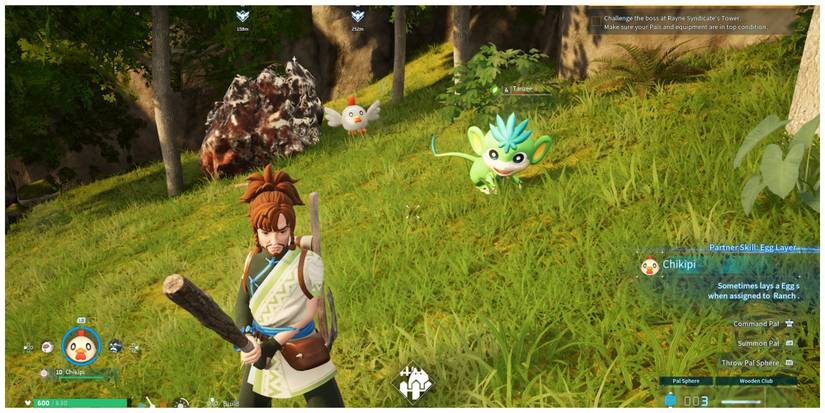
Task: Click the 158m compass waypoint marker
Action: (242, 17)
